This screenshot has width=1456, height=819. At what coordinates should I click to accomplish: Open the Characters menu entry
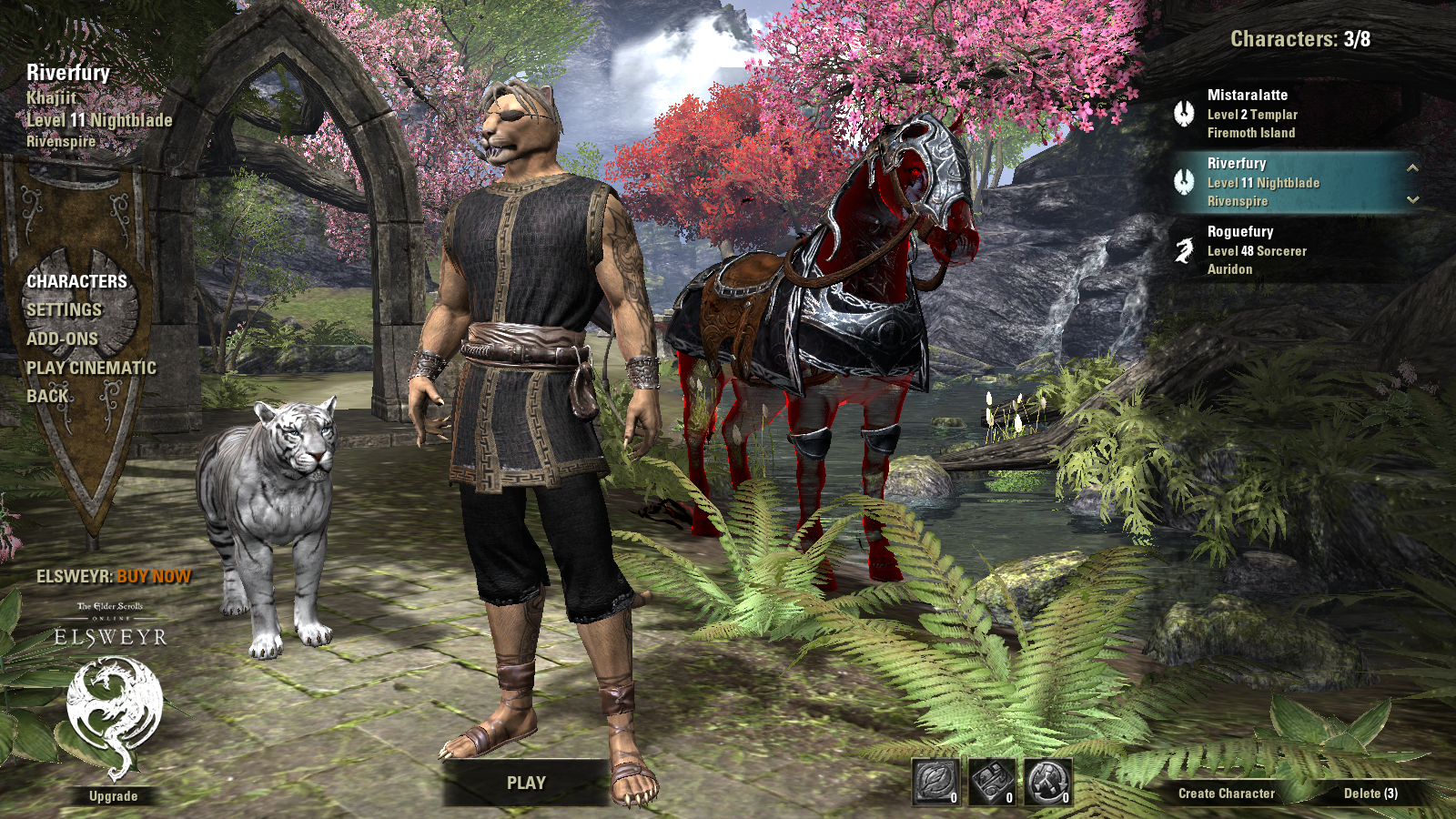[x=76, y=281]
